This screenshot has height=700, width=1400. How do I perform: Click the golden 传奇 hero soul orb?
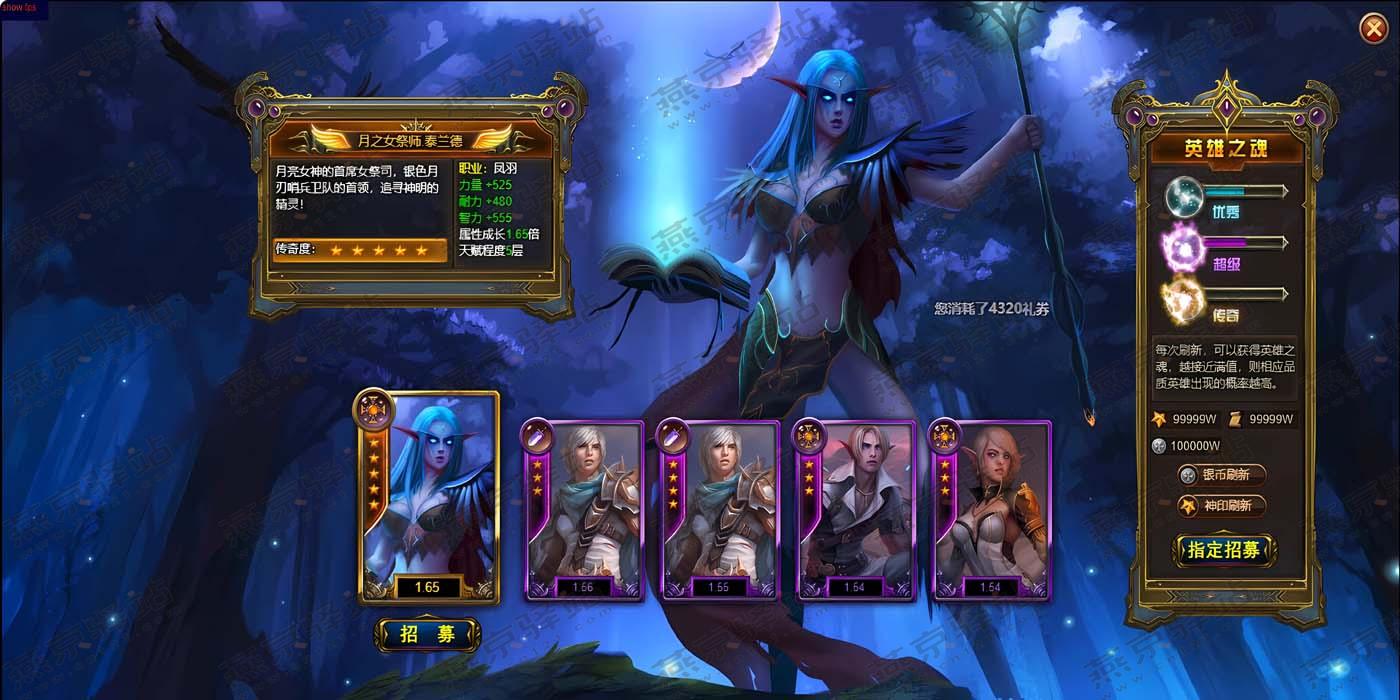click(1182, 299)
